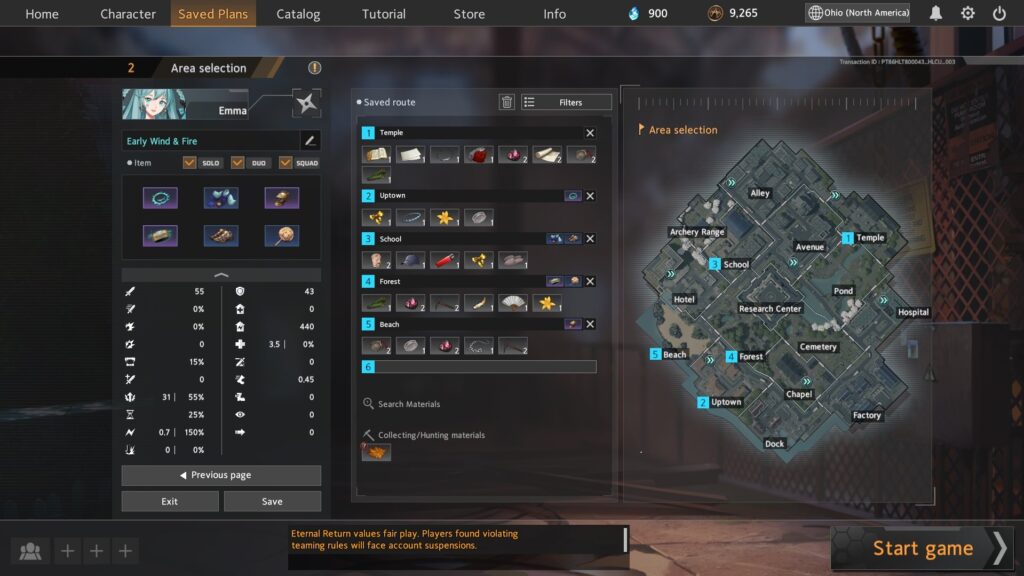
Task: Open the Catalog tab
Action: pyautogui.click(x=298, y=14)
